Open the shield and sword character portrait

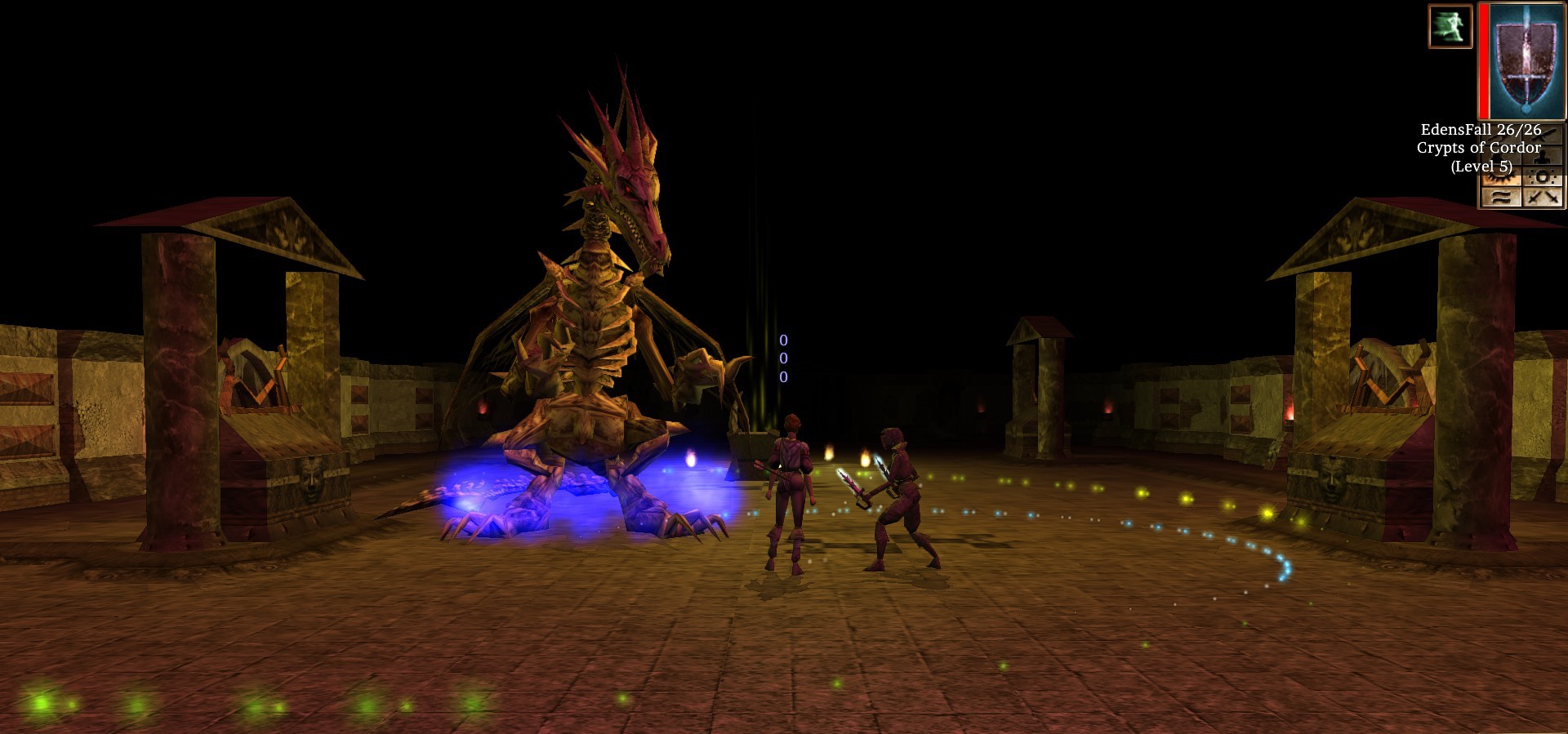pyautogui.click(x=1525, y=61)
